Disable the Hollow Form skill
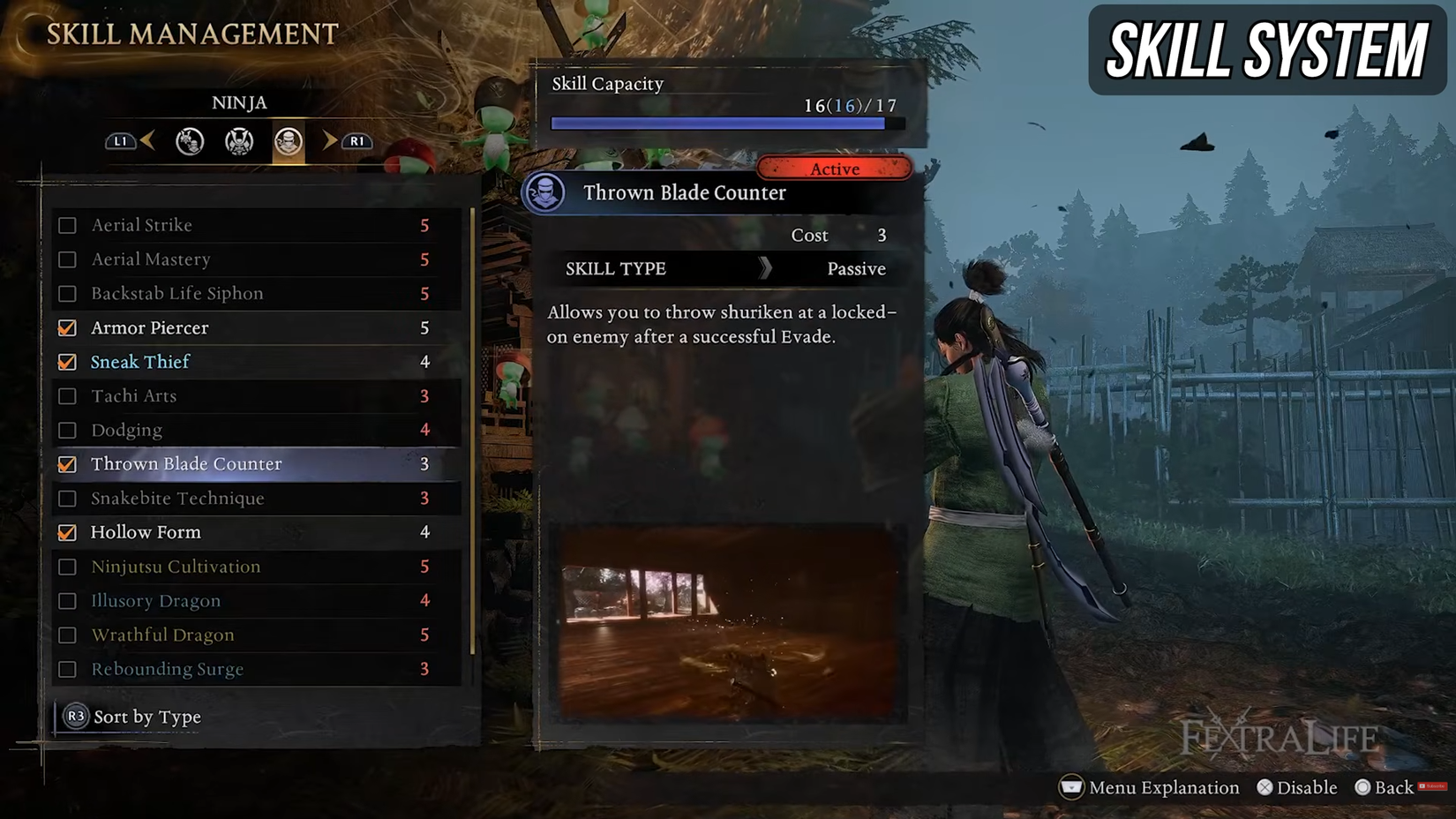The width and height of the screenshot is (1456, 819). coord(68,532)
